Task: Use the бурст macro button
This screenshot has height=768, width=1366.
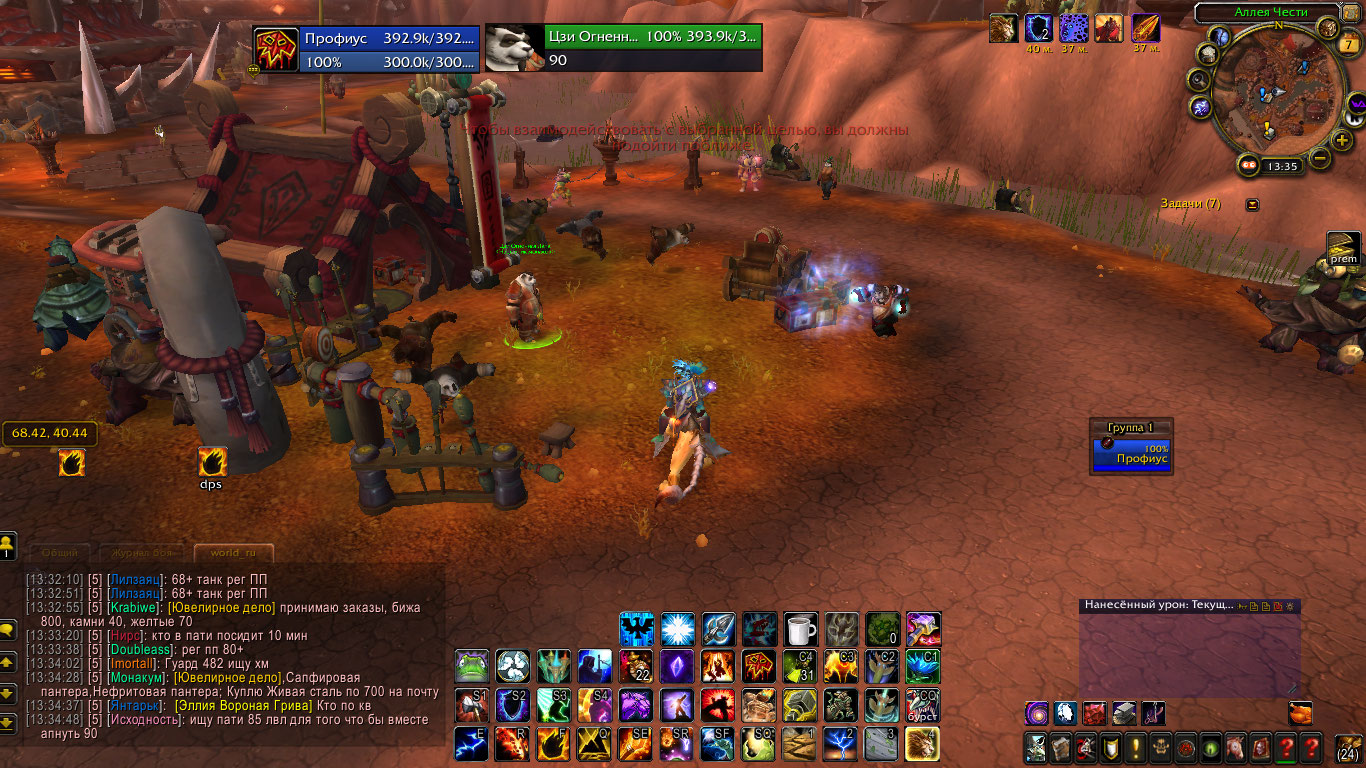Action: coord(922,705)
